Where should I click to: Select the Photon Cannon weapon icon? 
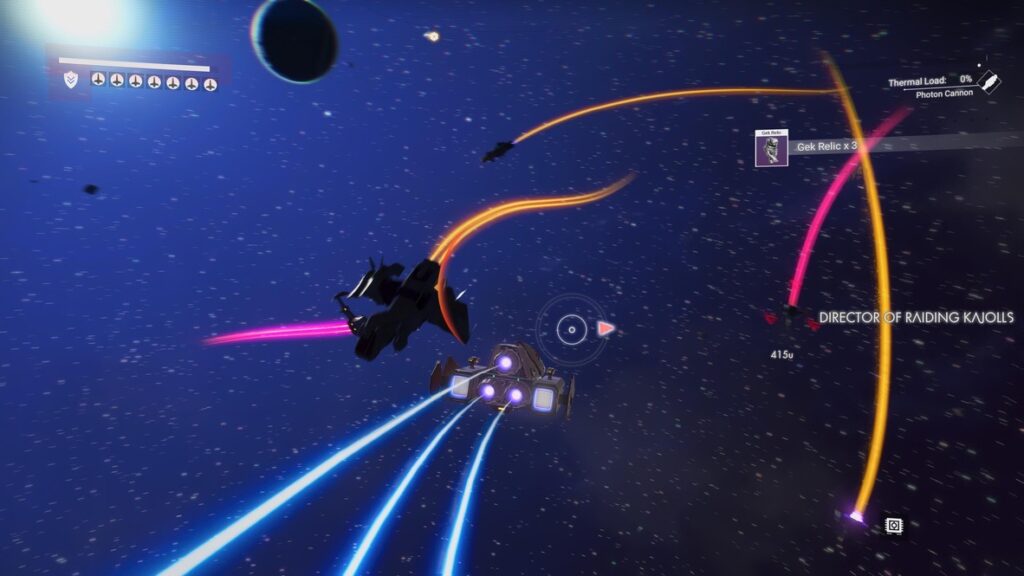(988, 81)
